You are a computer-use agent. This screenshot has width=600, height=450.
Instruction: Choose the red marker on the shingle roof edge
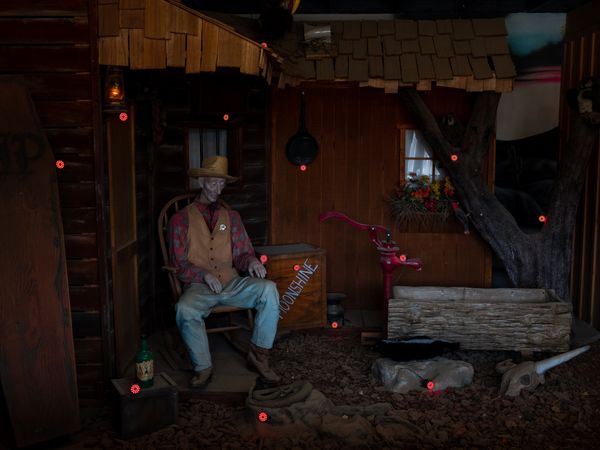point(264,45)
